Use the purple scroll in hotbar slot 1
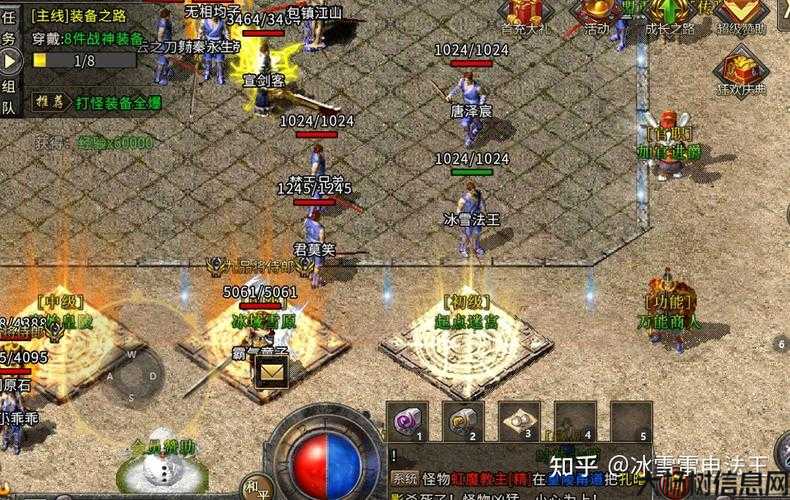The width and height of the screenshot is (790, 500). pyautogui.click(x=407, y=420)
